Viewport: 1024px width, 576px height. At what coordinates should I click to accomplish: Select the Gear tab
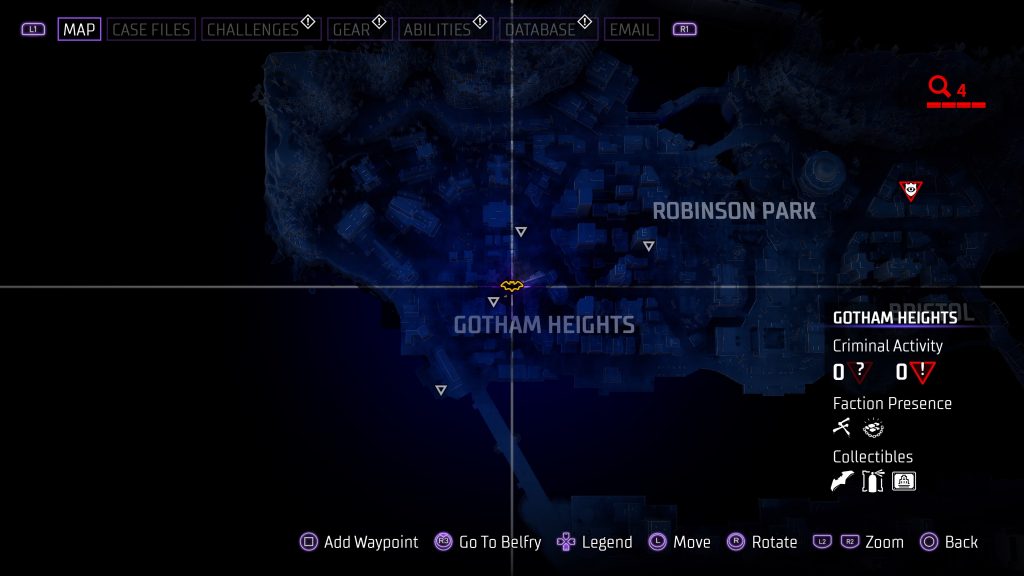351,29
